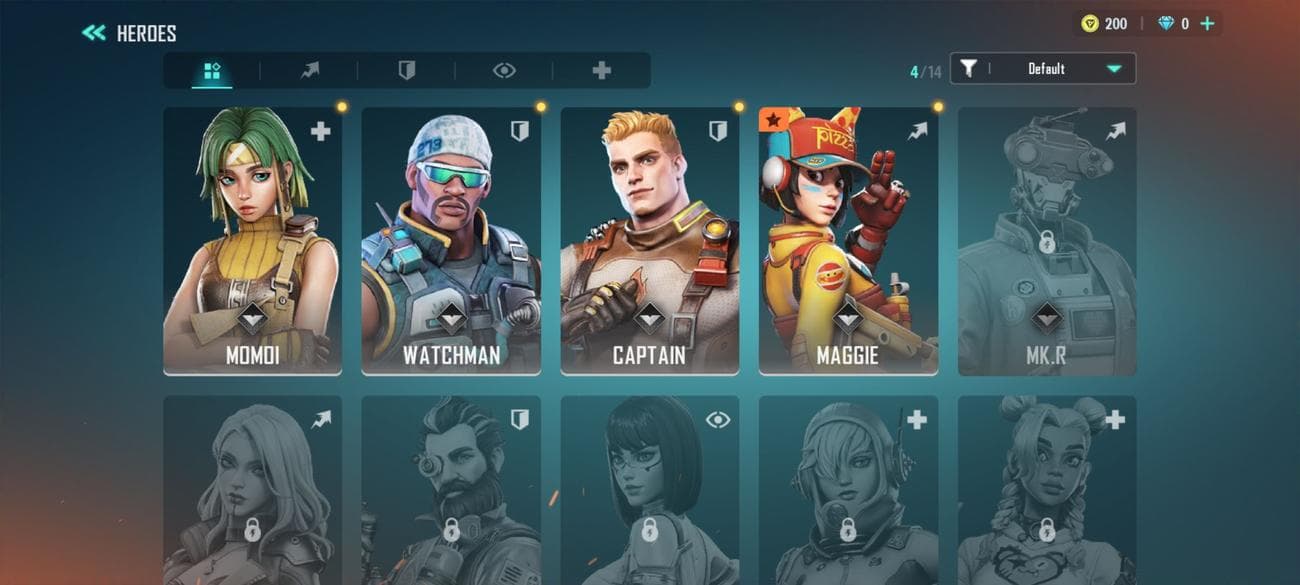Open the locked bearded monocle hero card
Viewport: 1300px width, 585px height.
click(x=451, y=490)
